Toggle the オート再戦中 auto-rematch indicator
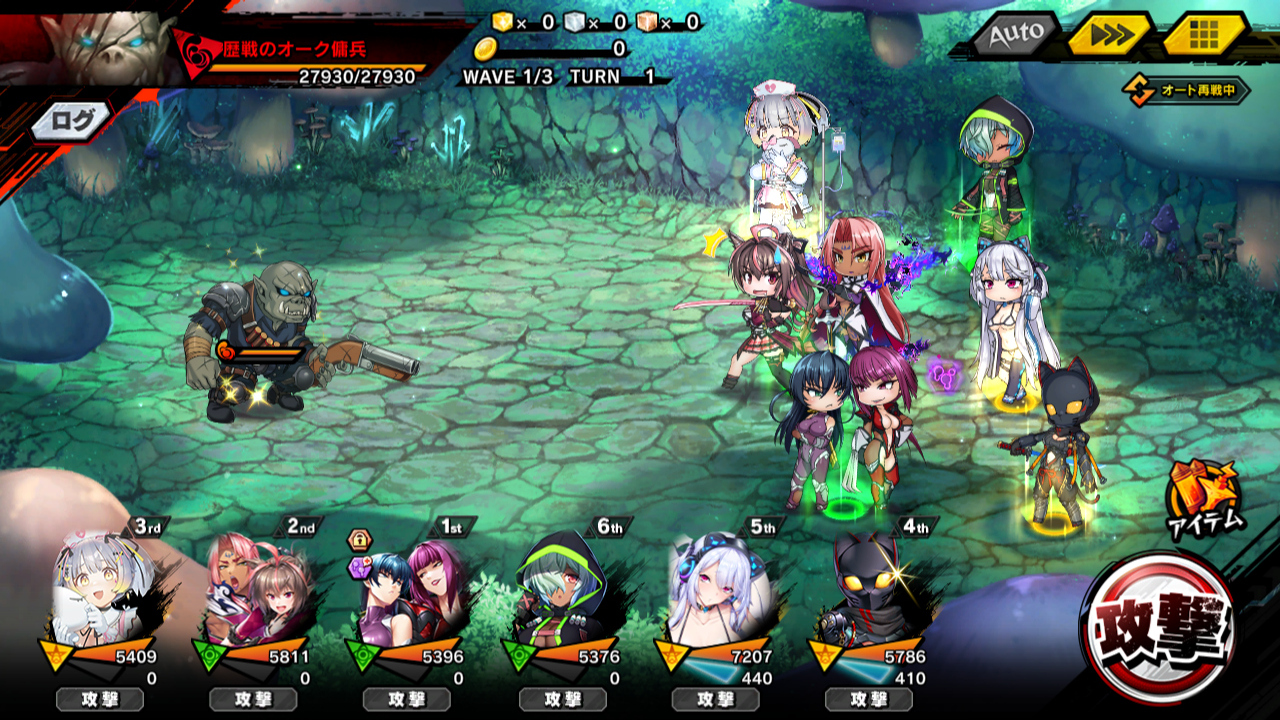Viewport: 1280px width, 720px height. (1187, 91)
